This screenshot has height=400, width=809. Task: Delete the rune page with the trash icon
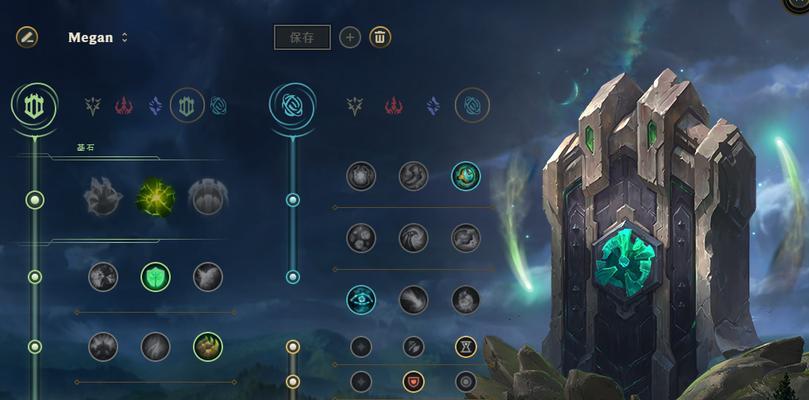coord(380,37)
